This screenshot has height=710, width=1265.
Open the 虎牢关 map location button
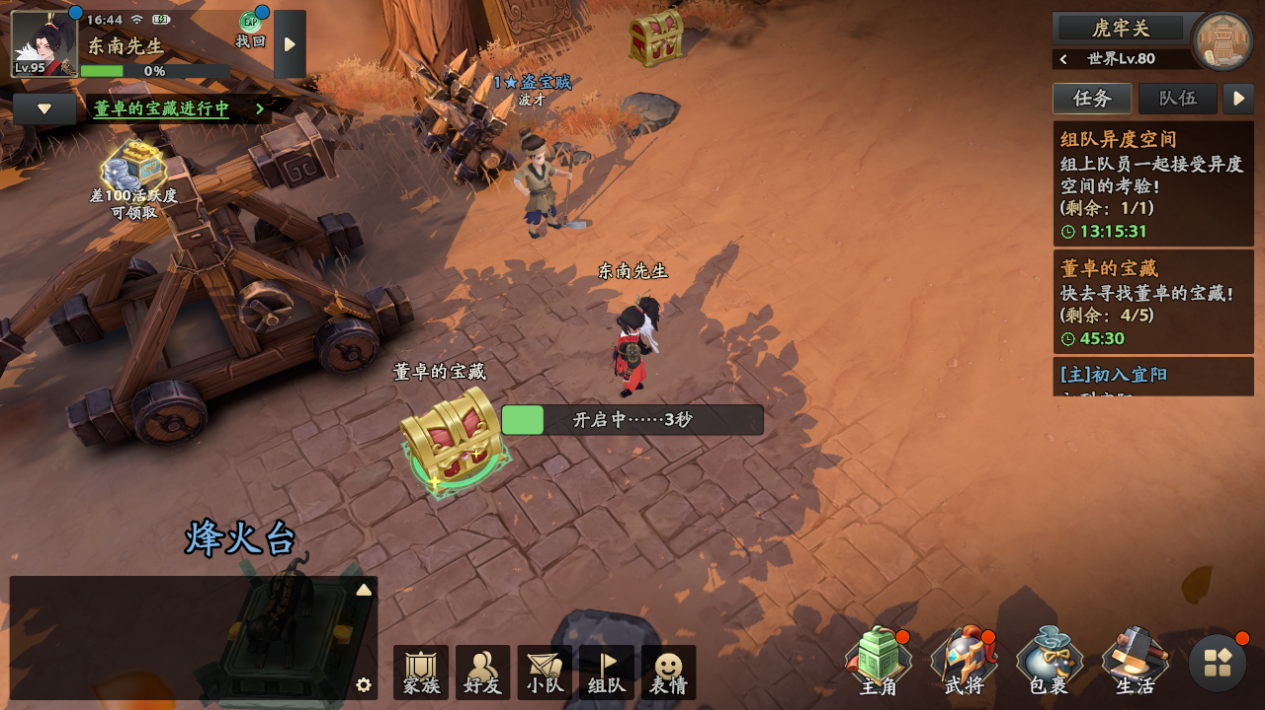point(1120,28)
